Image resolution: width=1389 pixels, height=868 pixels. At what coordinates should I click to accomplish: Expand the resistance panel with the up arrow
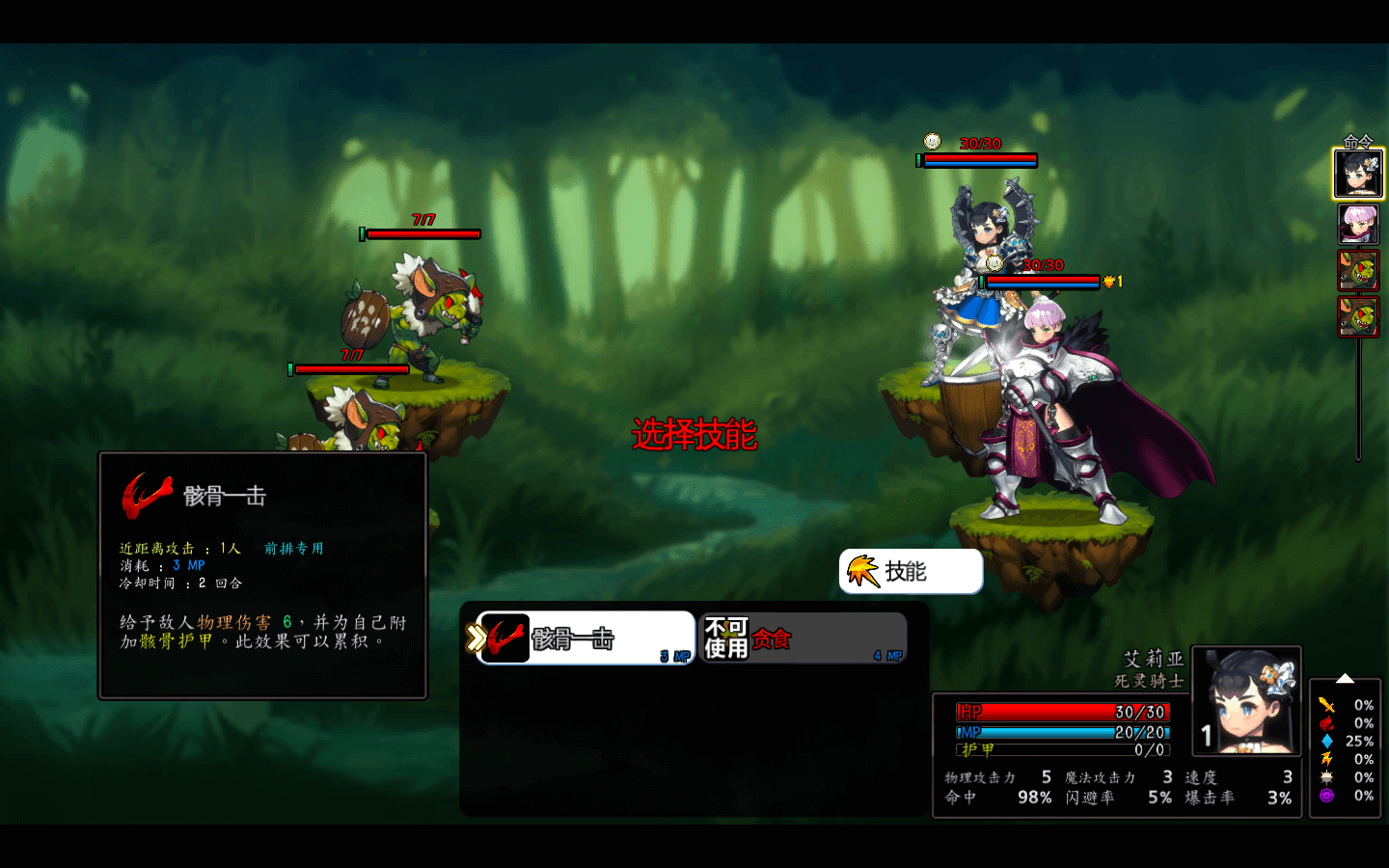pyautogui.click(x=1345, y=679)
